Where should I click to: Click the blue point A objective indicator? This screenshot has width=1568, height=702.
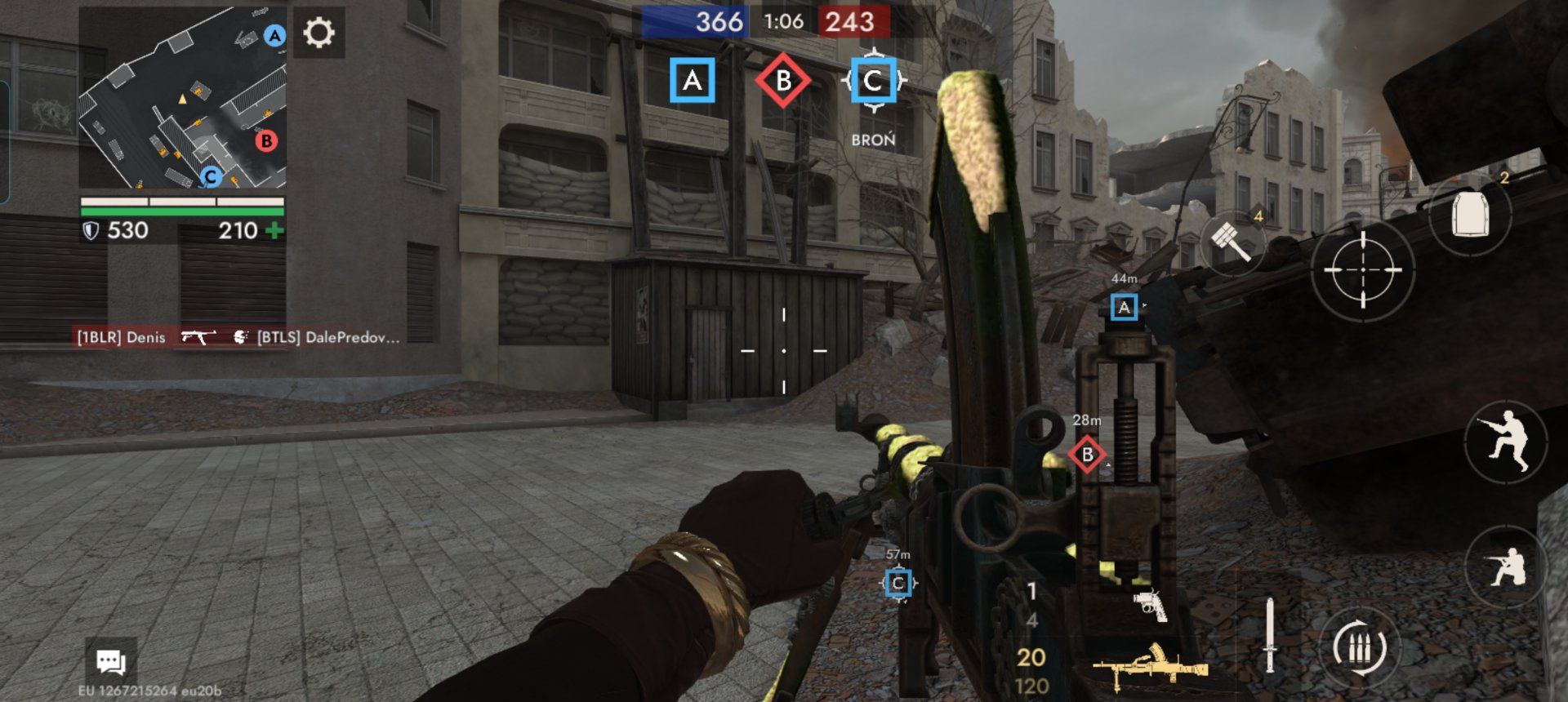(693, 80)
